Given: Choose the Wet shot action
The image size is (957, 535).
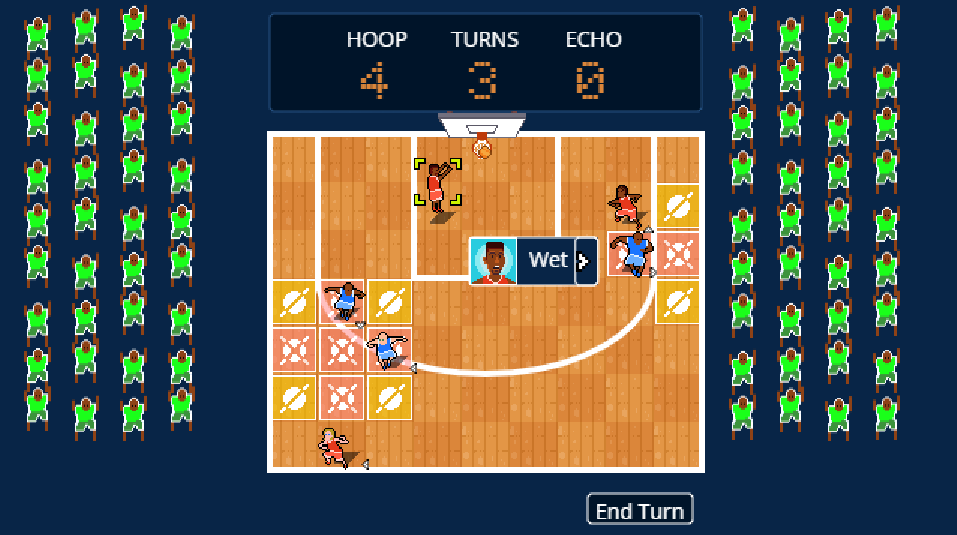Looking at the screenshot, I should (x=547, y=261).
